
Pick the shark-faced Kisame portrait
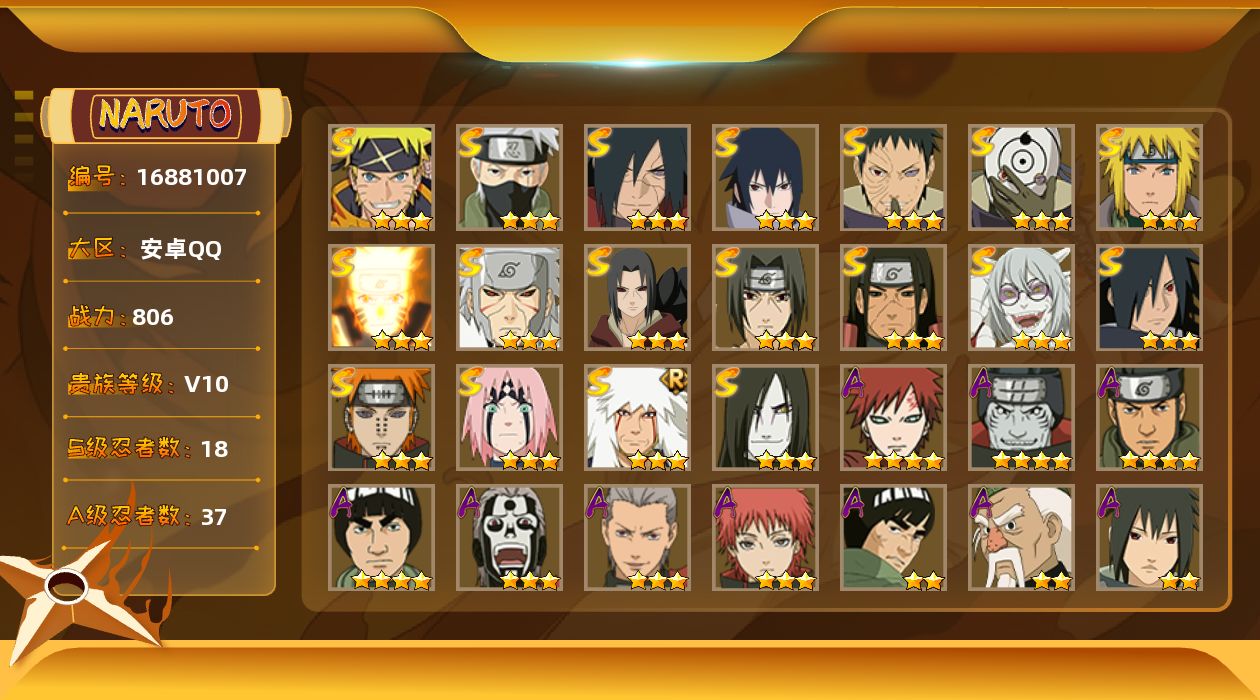(x=1021, y=418)
